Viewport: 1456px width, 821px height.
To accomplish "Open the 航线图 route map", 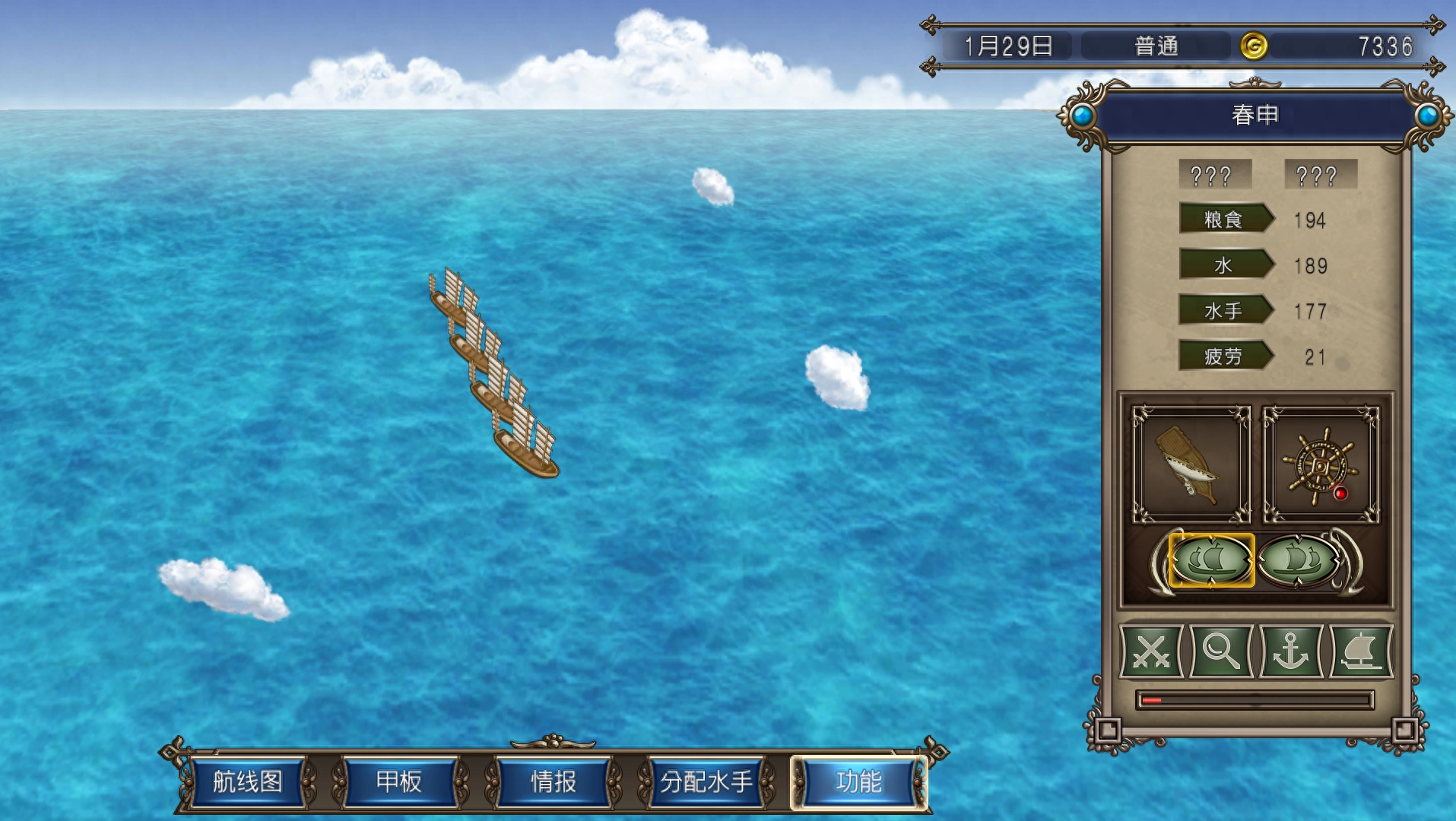I will (x=247, y=781).
